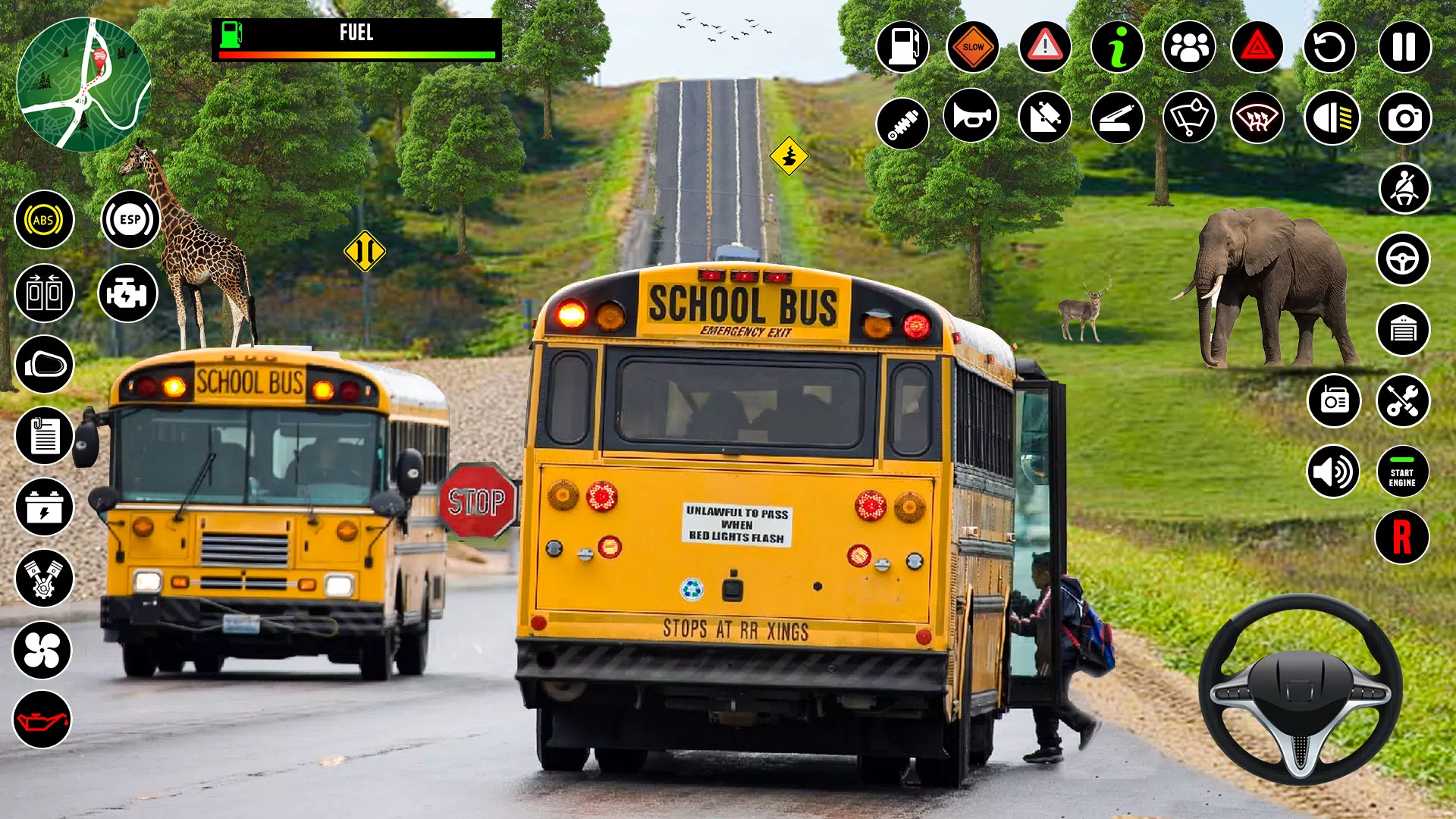Image resolution: width=1456 pixels, height=819 pixels.
Task: Honk the bus horn
Action: [x=971, y=118]
